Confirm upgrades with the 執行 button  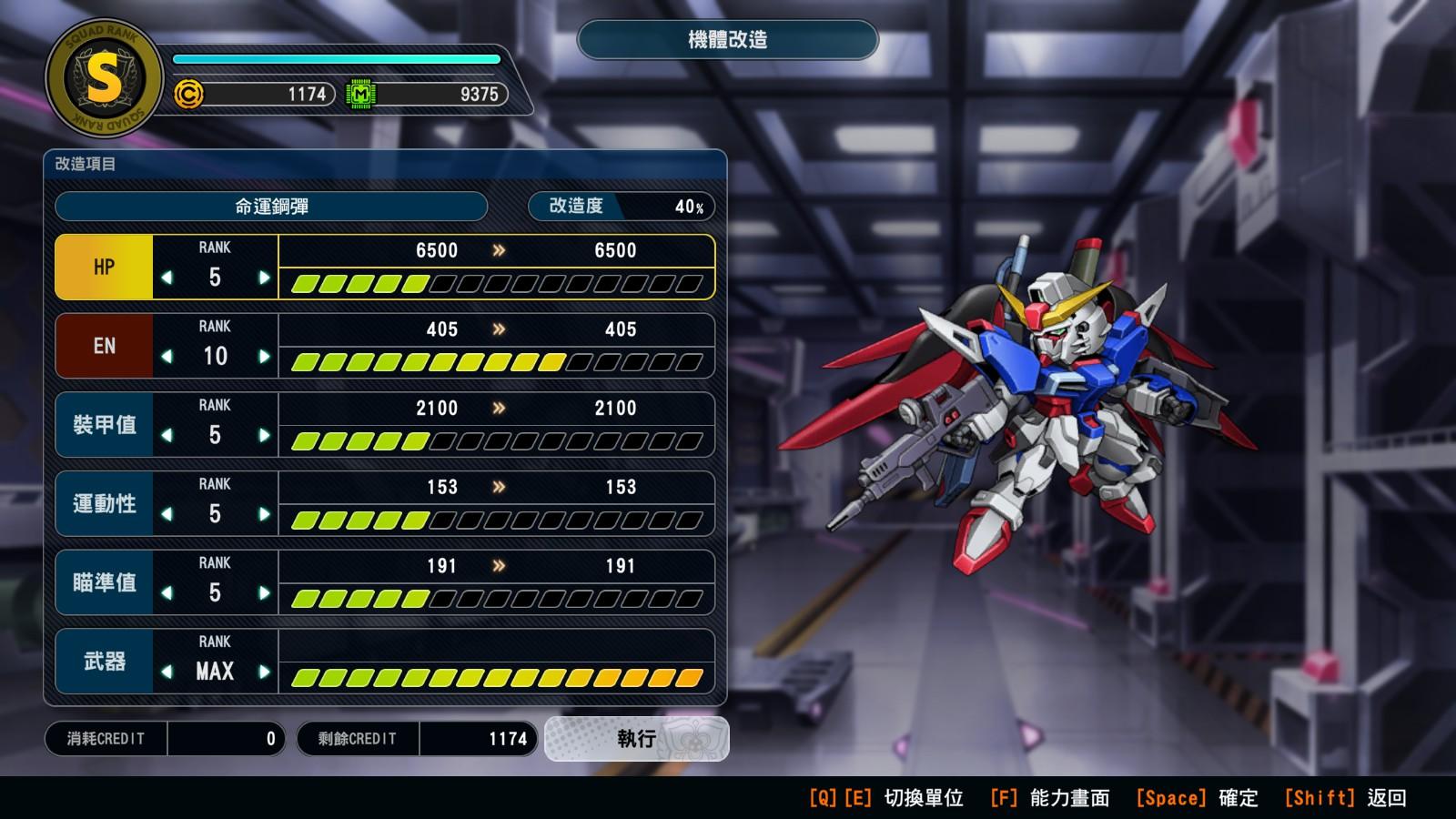click(636, 739)
